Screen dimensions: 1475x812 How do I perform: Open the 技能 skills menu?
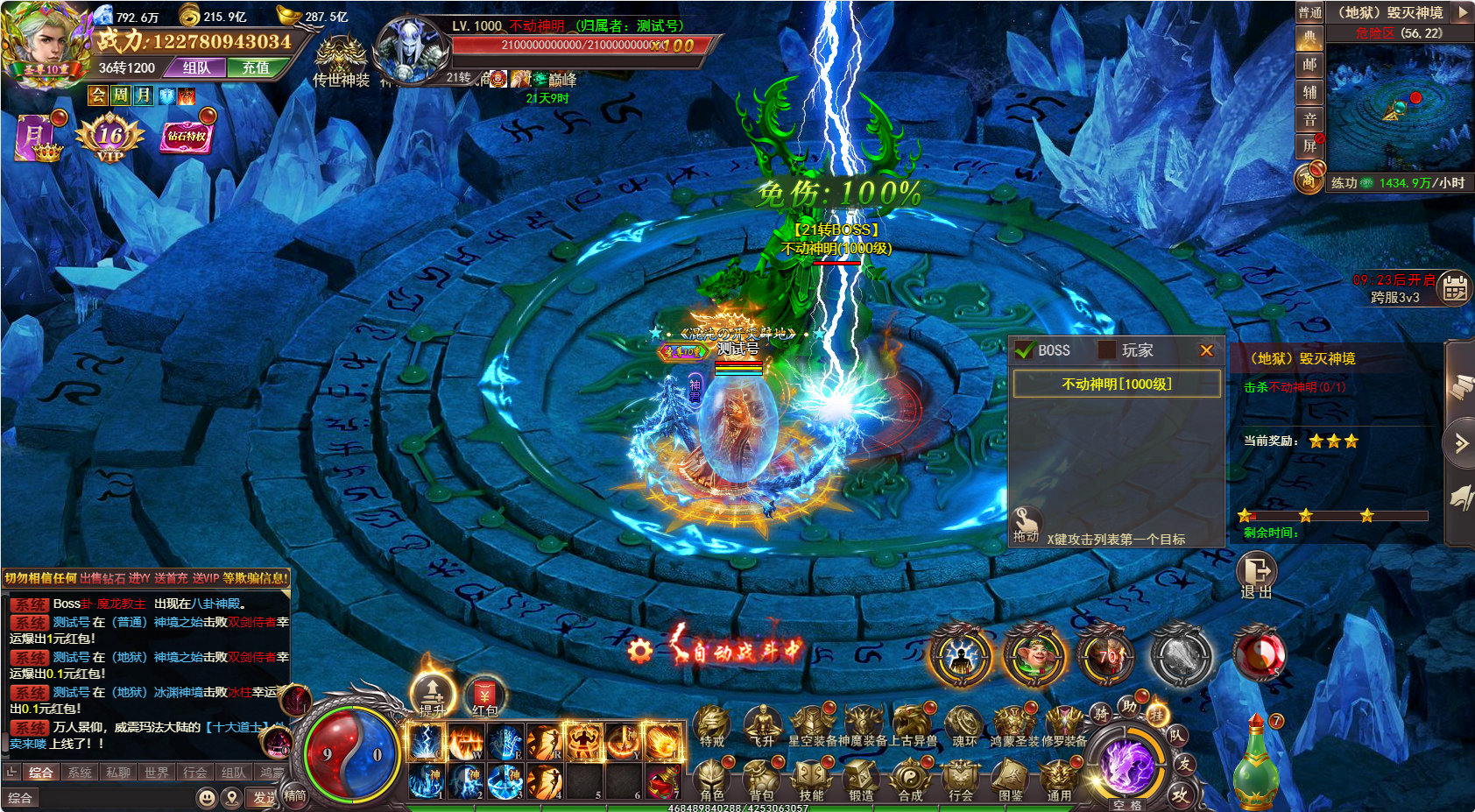coord(811,779)
